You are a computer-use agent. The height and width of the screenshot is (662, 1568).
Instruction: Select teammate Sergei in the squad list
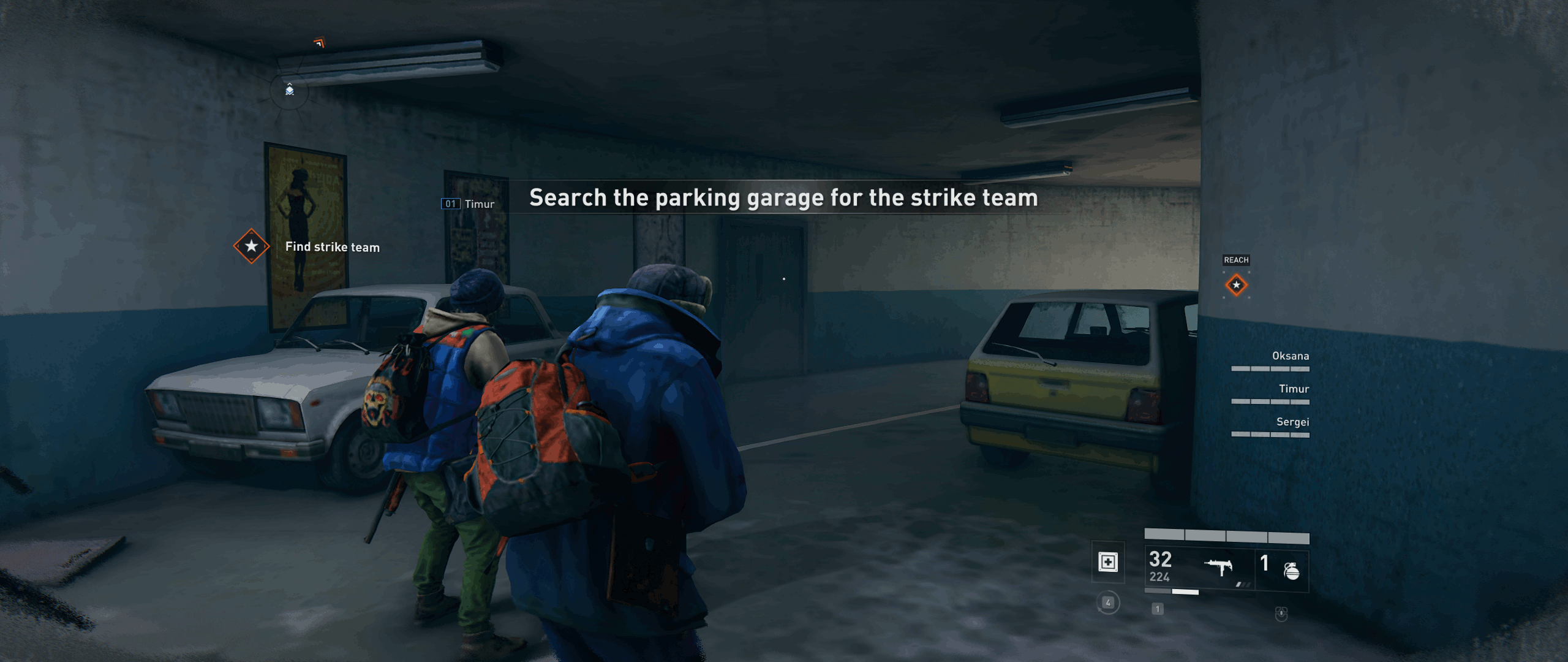tap(1292, 422)
